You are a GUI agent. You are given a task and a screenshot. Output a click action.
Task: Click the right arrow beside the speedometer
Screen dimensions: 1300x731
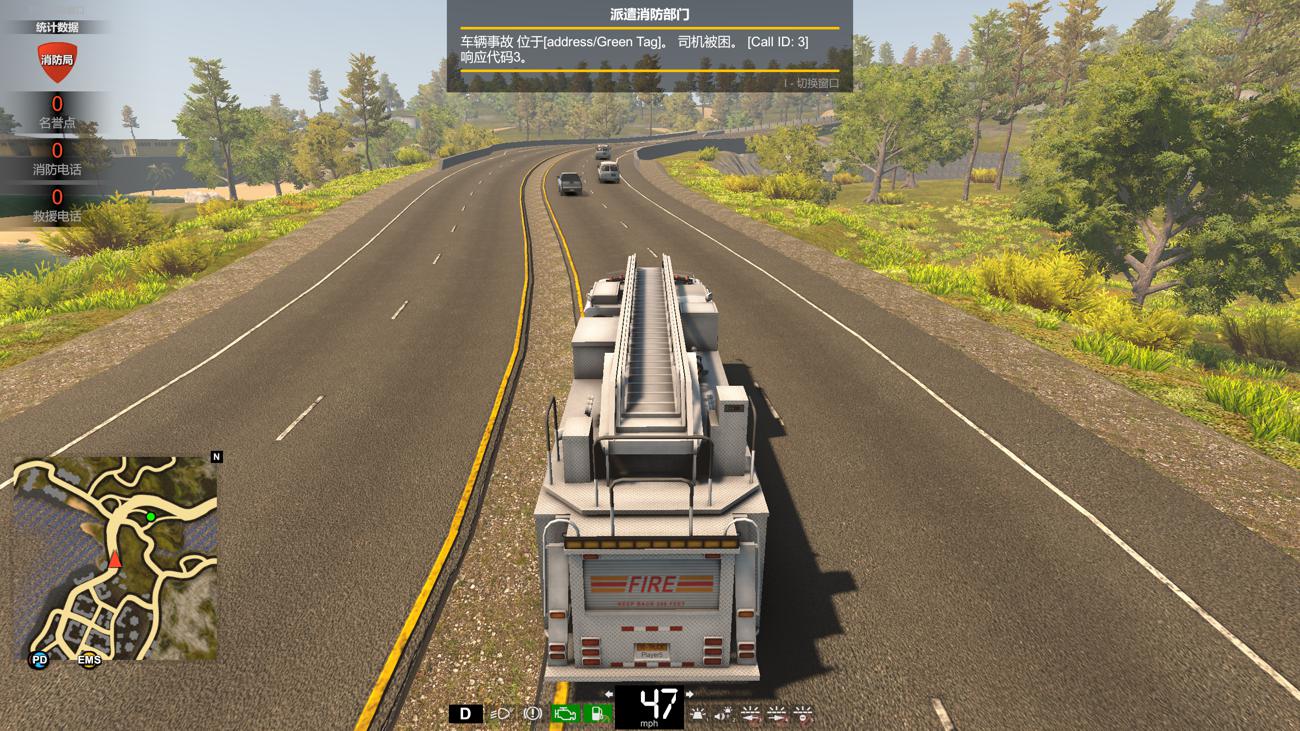(689, 694)
